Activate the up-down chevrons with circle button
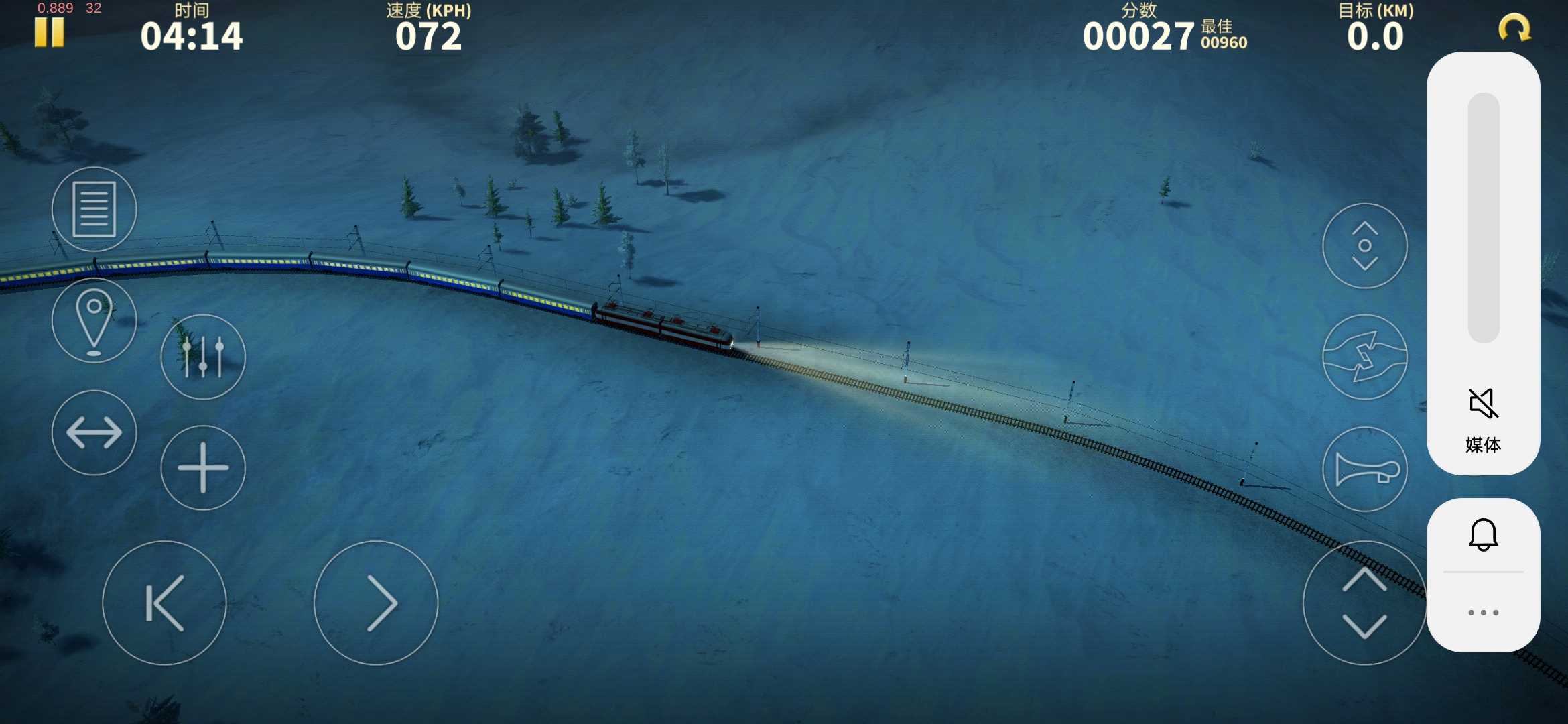The height and width of the screenshot is (724, 1568). pyautogui.click(x=1365, y=246)
